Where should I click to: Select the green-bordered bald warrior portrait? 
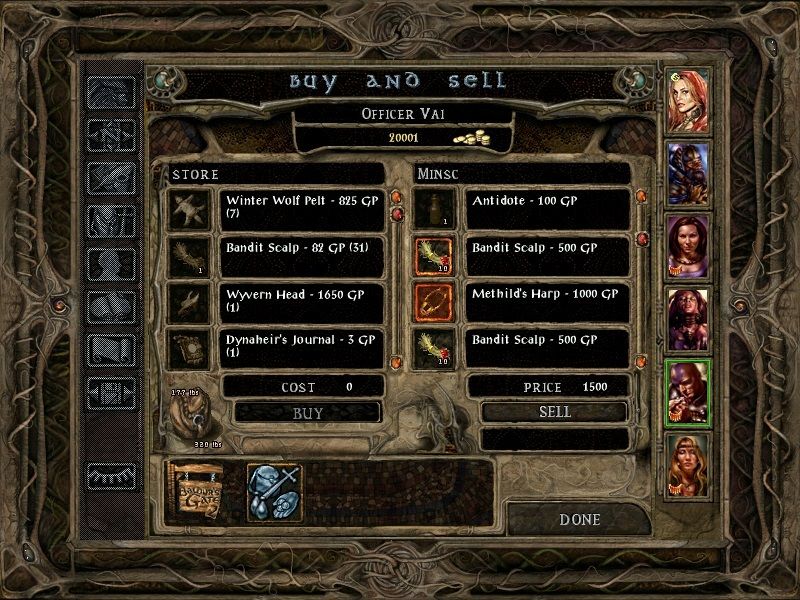click(687, 391)
